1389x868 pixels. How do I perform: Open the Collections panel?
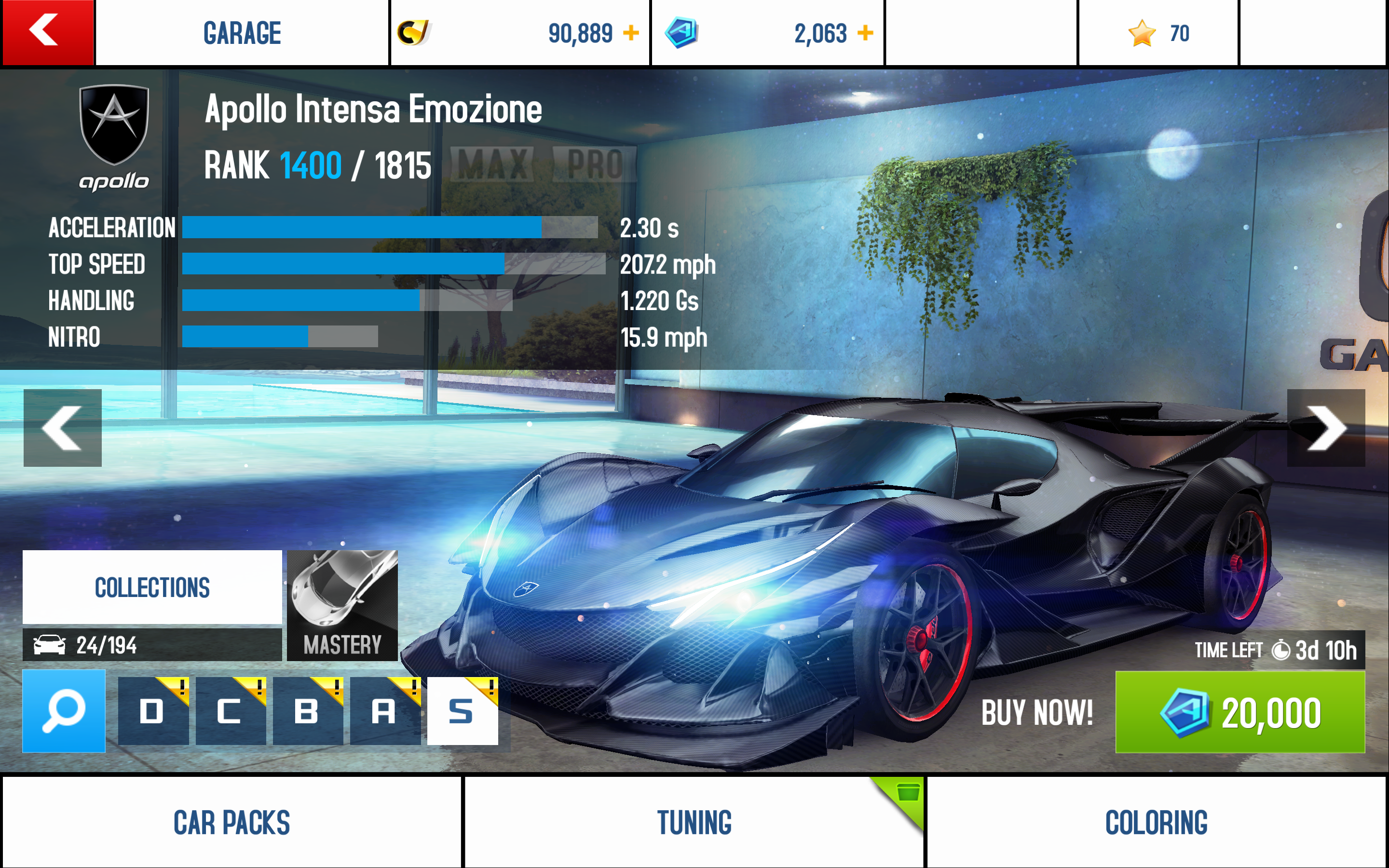pyautogui.click(x=152, y=587)
